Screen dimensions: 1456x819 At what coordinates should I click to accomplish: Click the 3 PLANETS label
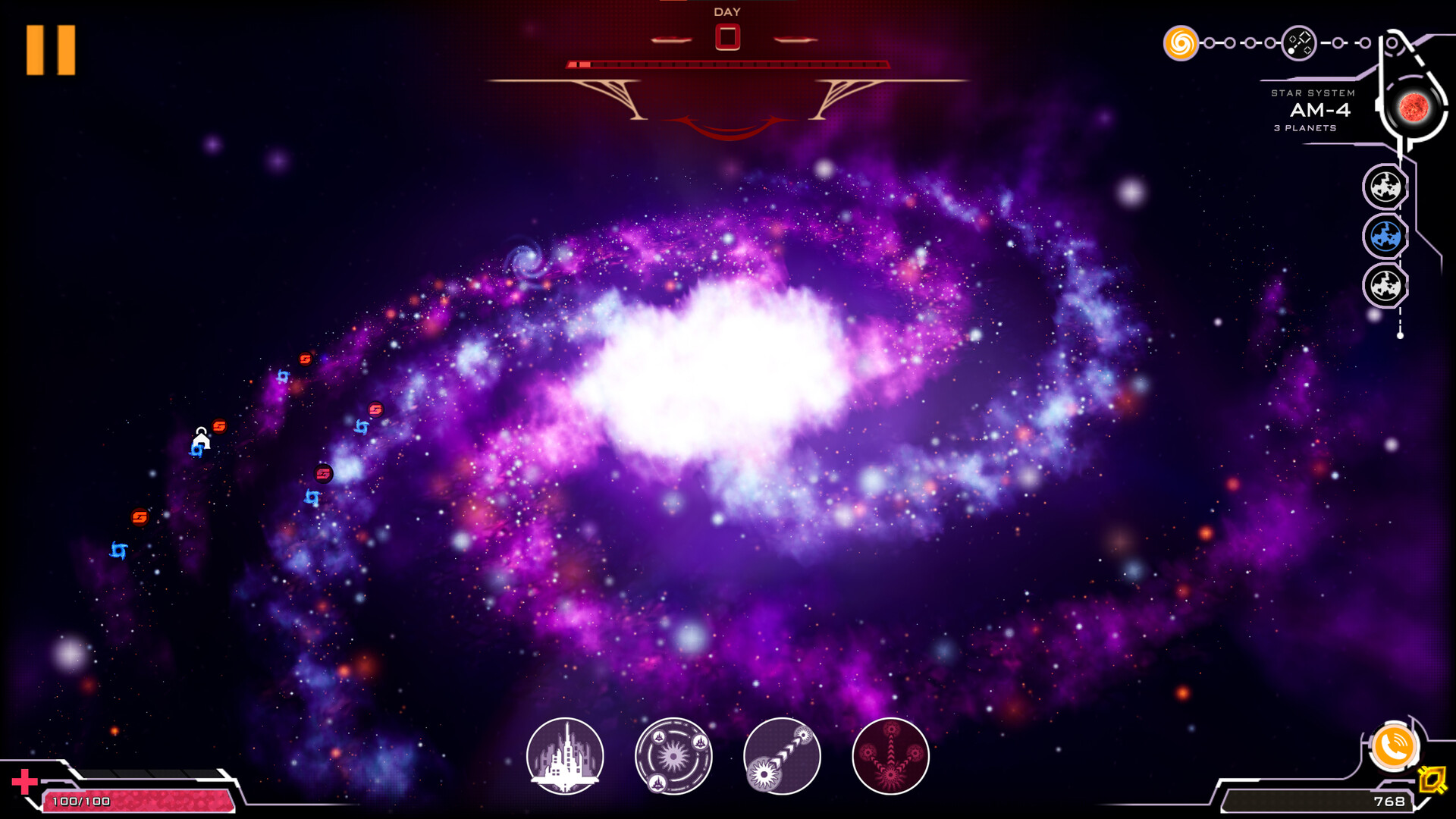tap(1306, 129)
